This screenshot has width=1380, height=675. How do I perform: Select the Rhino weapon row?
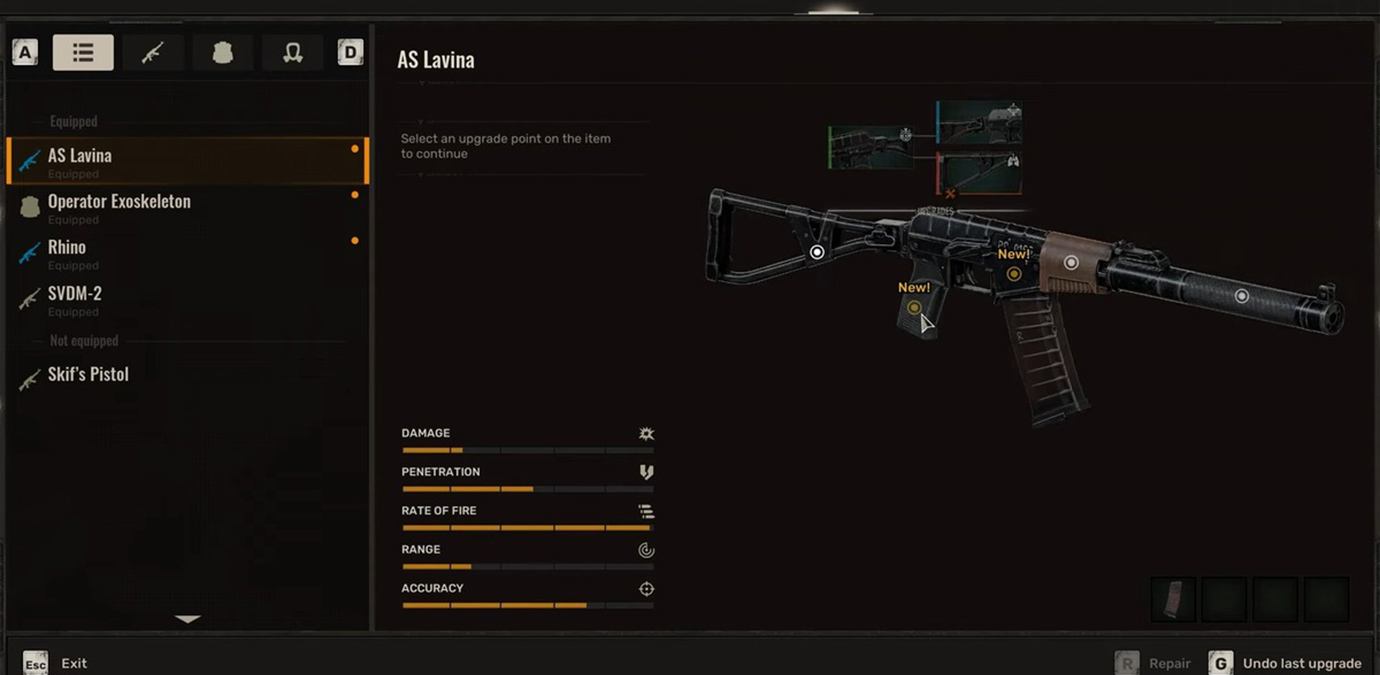coord(187,253)
